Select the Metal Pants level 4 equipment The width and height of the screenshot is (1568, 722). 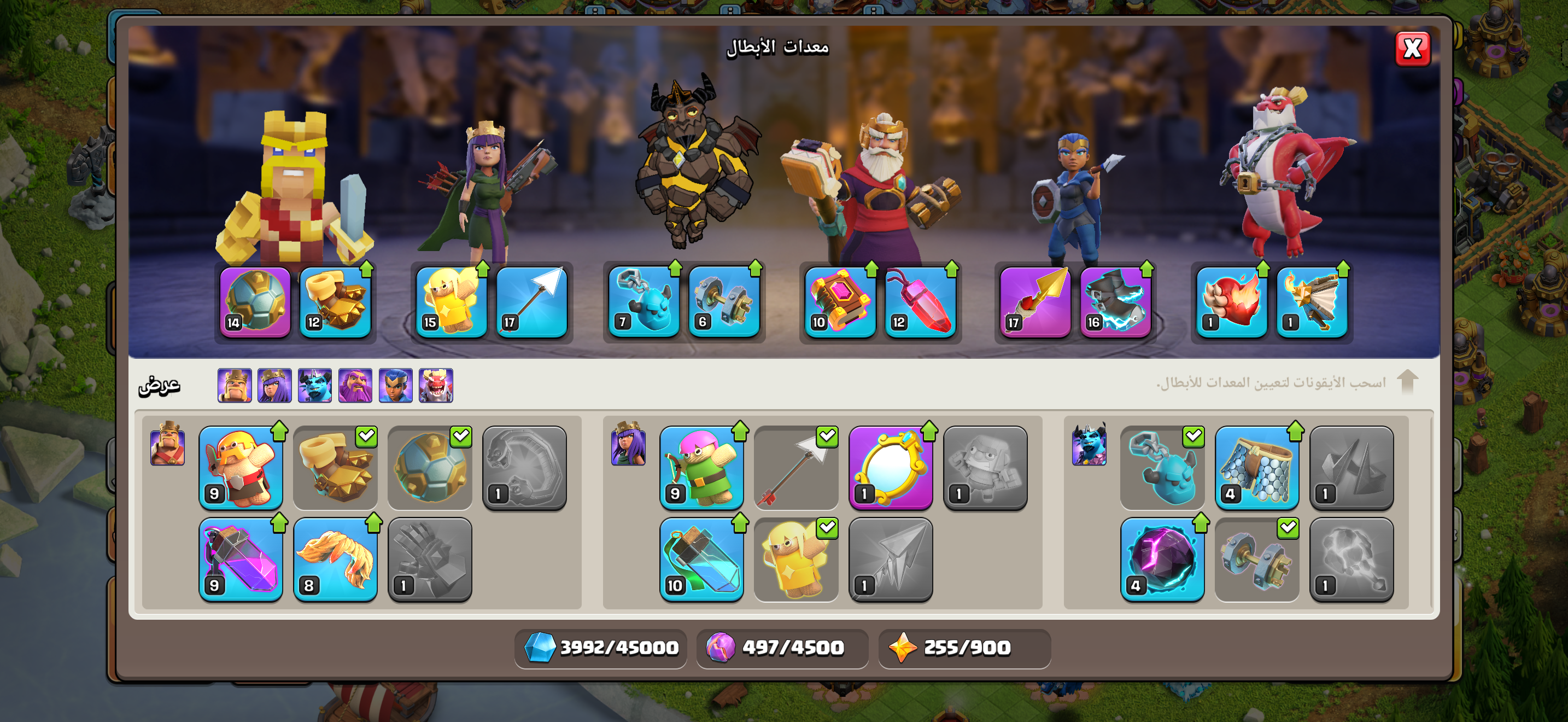(1257, 468)
